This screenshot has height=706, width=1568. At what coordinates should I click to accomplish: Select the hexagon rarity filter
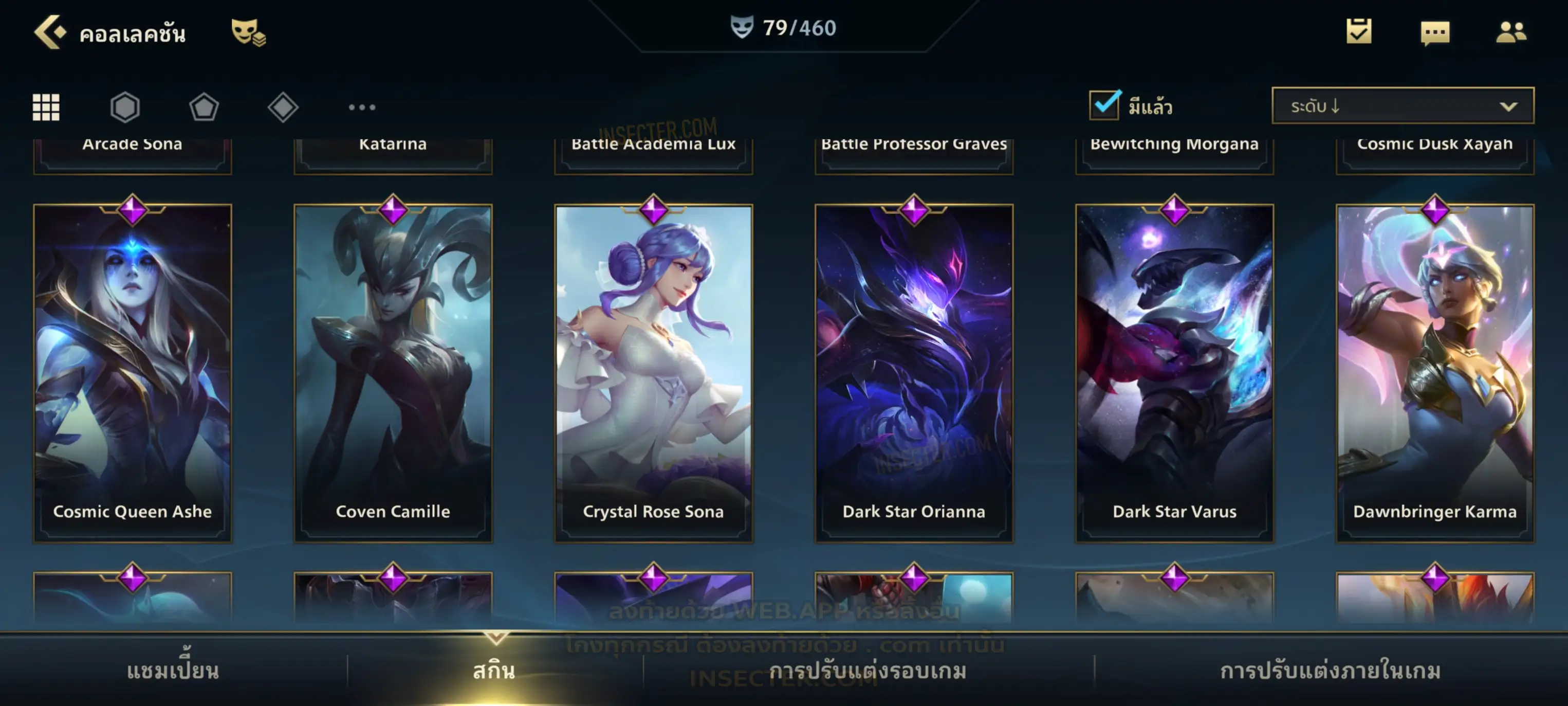125,107
